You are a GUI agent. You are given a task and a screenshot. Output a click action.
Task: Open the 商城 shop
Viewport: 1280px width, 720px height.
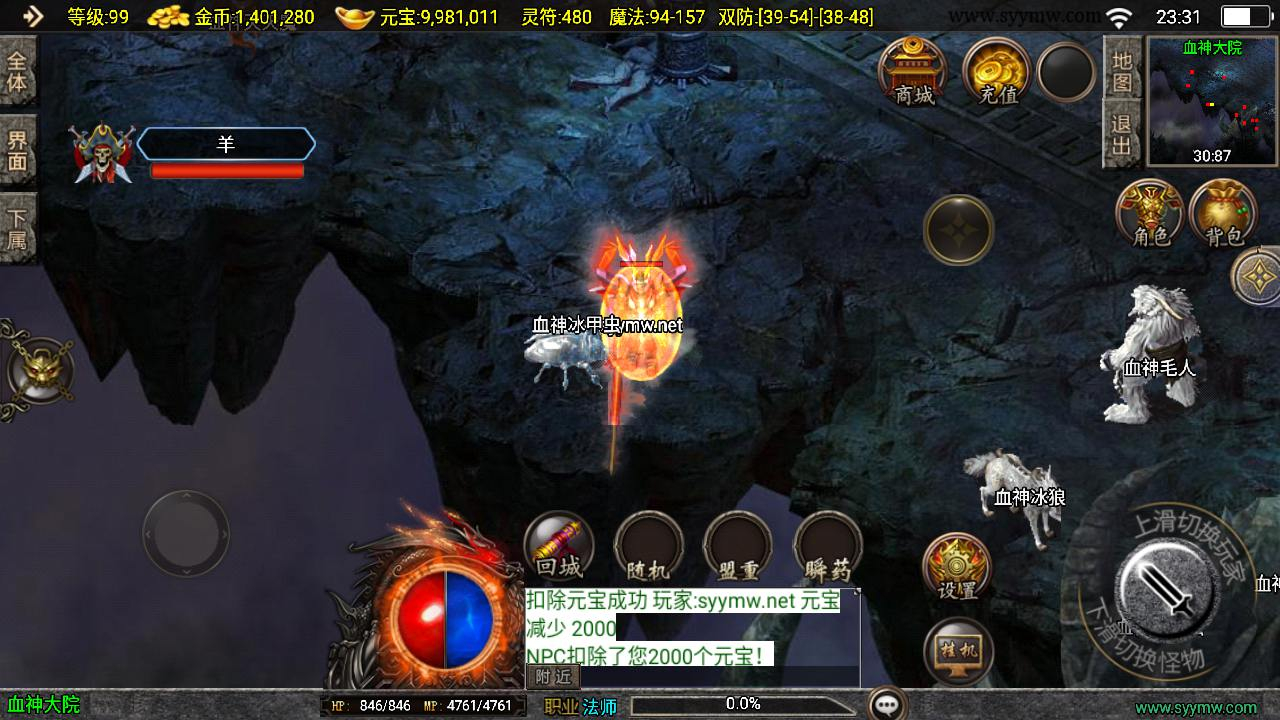pos(914,71)
